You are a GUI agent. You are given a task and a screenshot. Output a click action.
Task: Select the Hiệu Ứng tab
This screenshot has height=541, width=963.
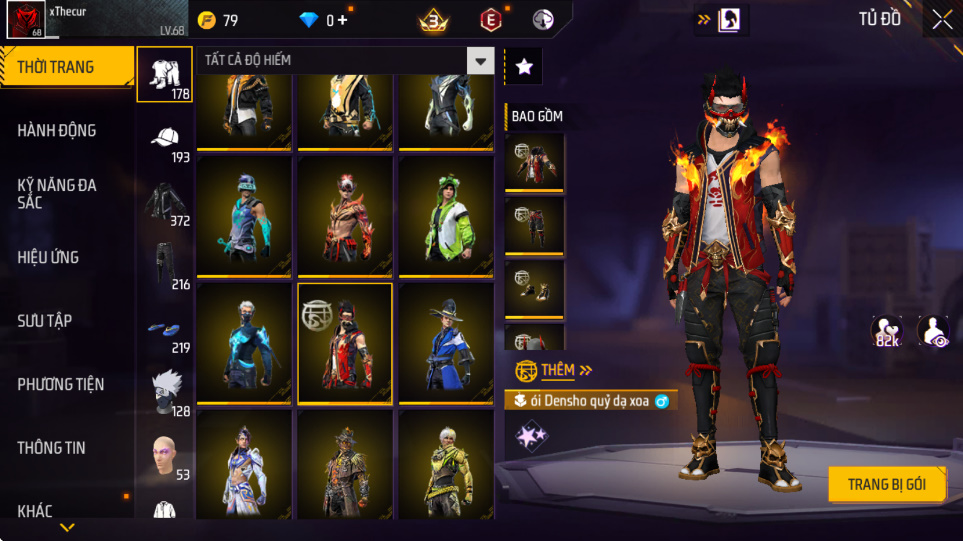pyautogui.click(x=48, y=257)
